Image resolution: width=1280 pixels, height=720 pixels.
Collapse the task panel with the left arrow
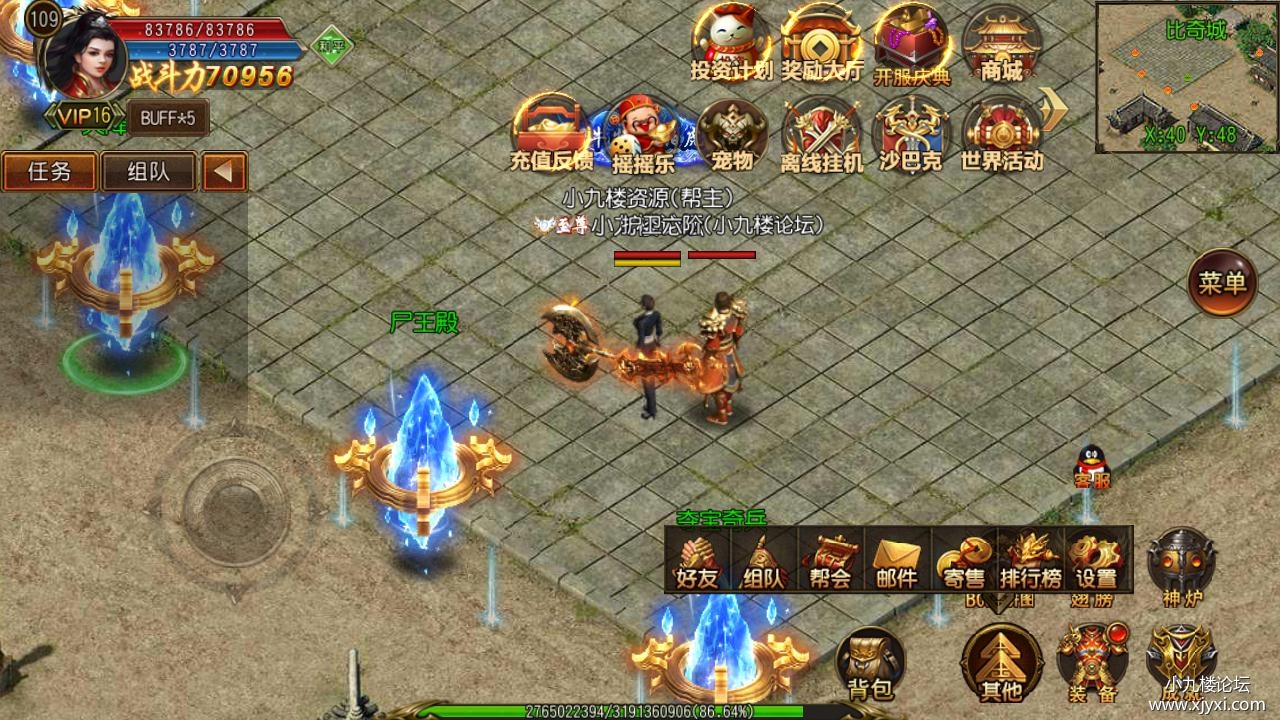click(223, 171)
